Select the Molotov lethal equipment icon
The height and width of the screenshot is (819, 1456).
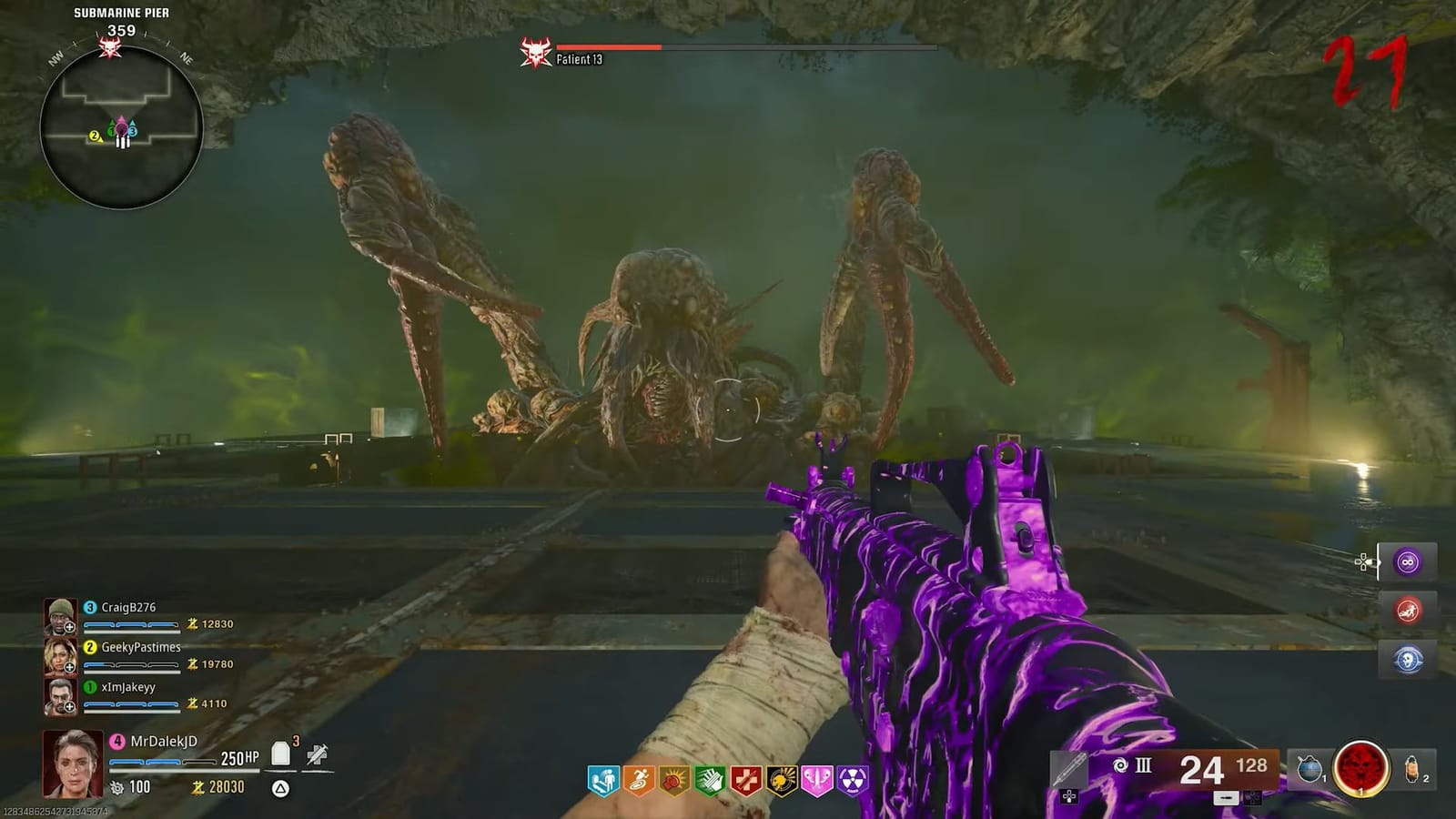(x=1411, y=769)
